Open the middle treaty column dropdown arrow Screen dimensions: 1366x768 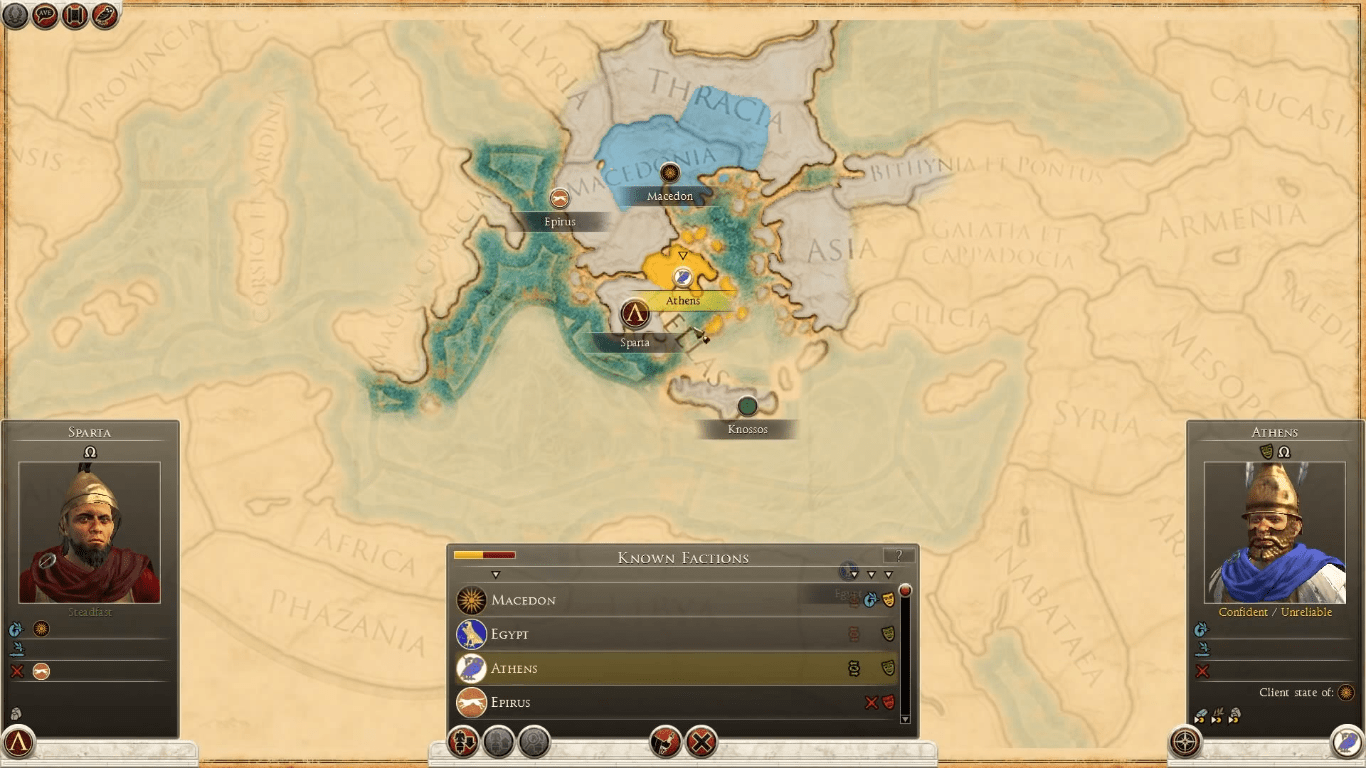pos(870,575)
